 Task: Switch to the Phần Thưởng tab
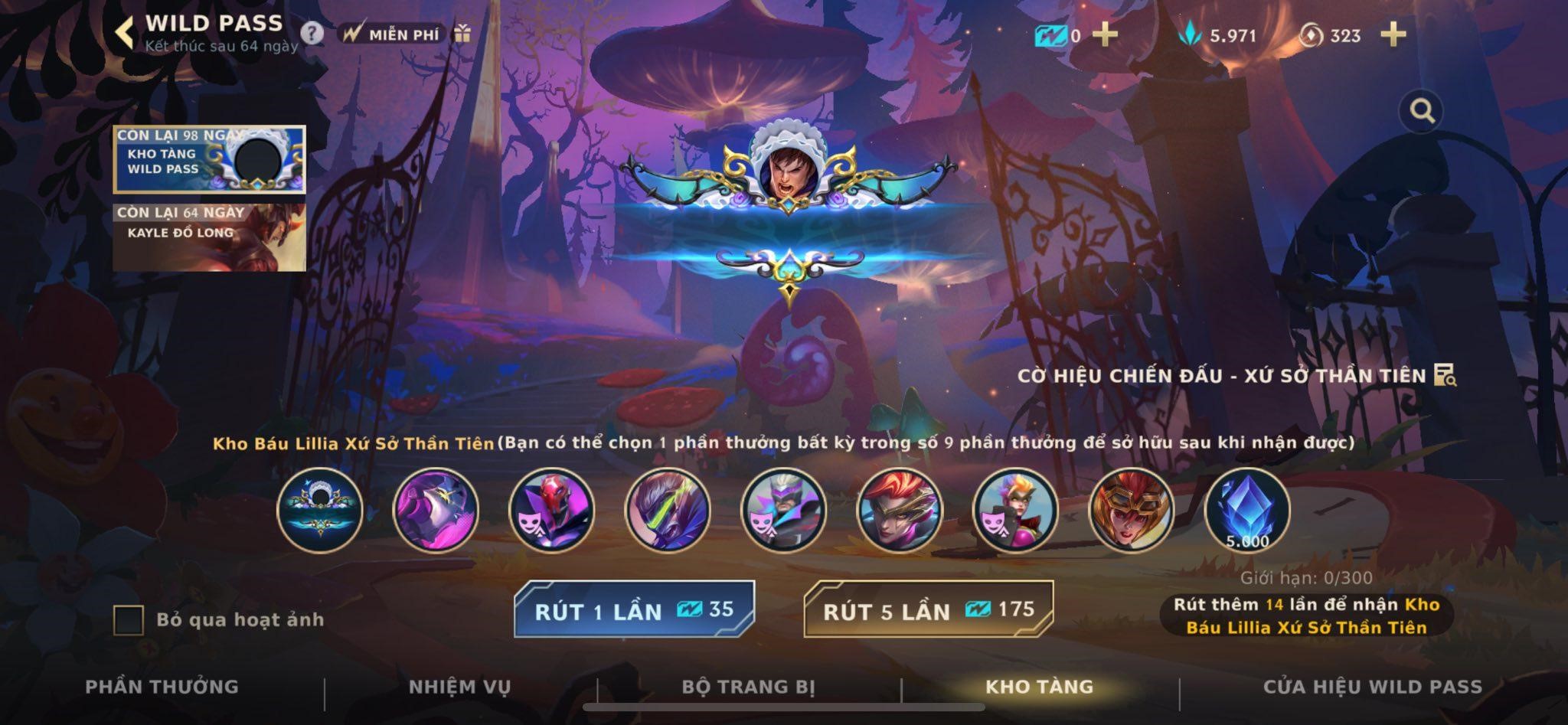(162, 687)
